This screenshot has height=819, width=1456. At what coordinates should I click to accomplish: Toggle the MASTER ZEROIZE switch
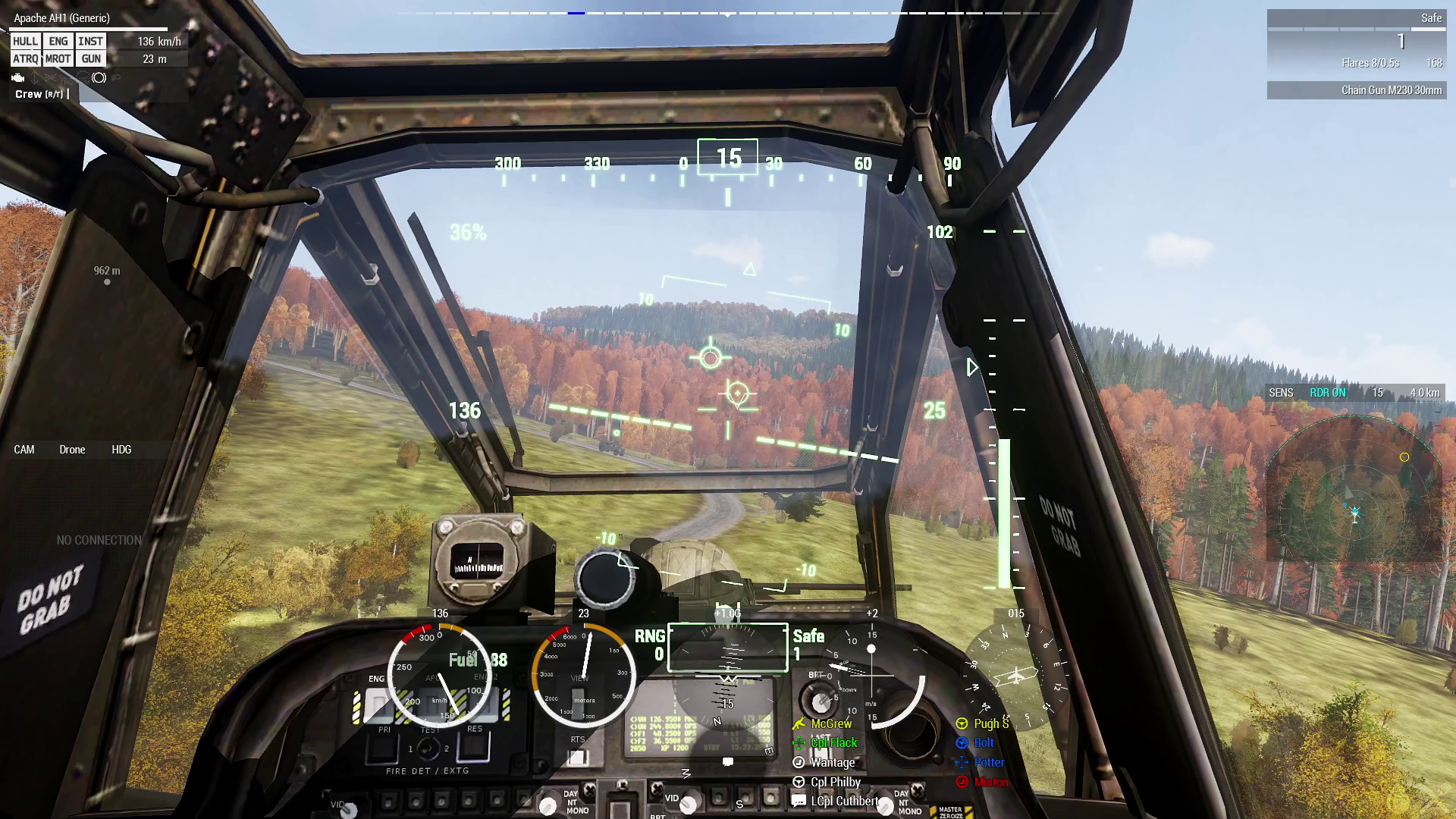pyautogui.click(x=952, y=811)
